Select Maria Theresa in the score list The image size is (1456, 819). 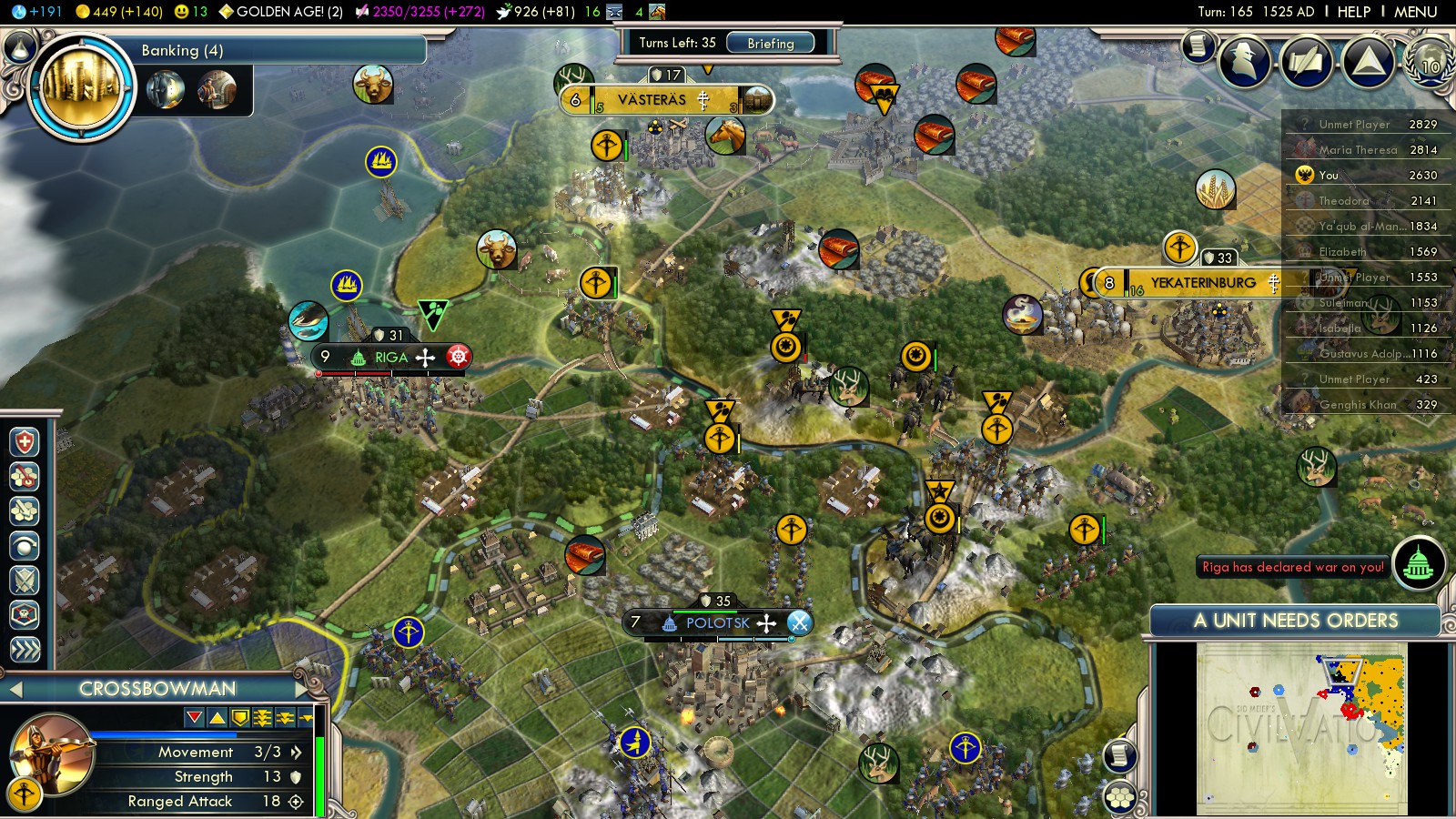[x=1357, y=150]
